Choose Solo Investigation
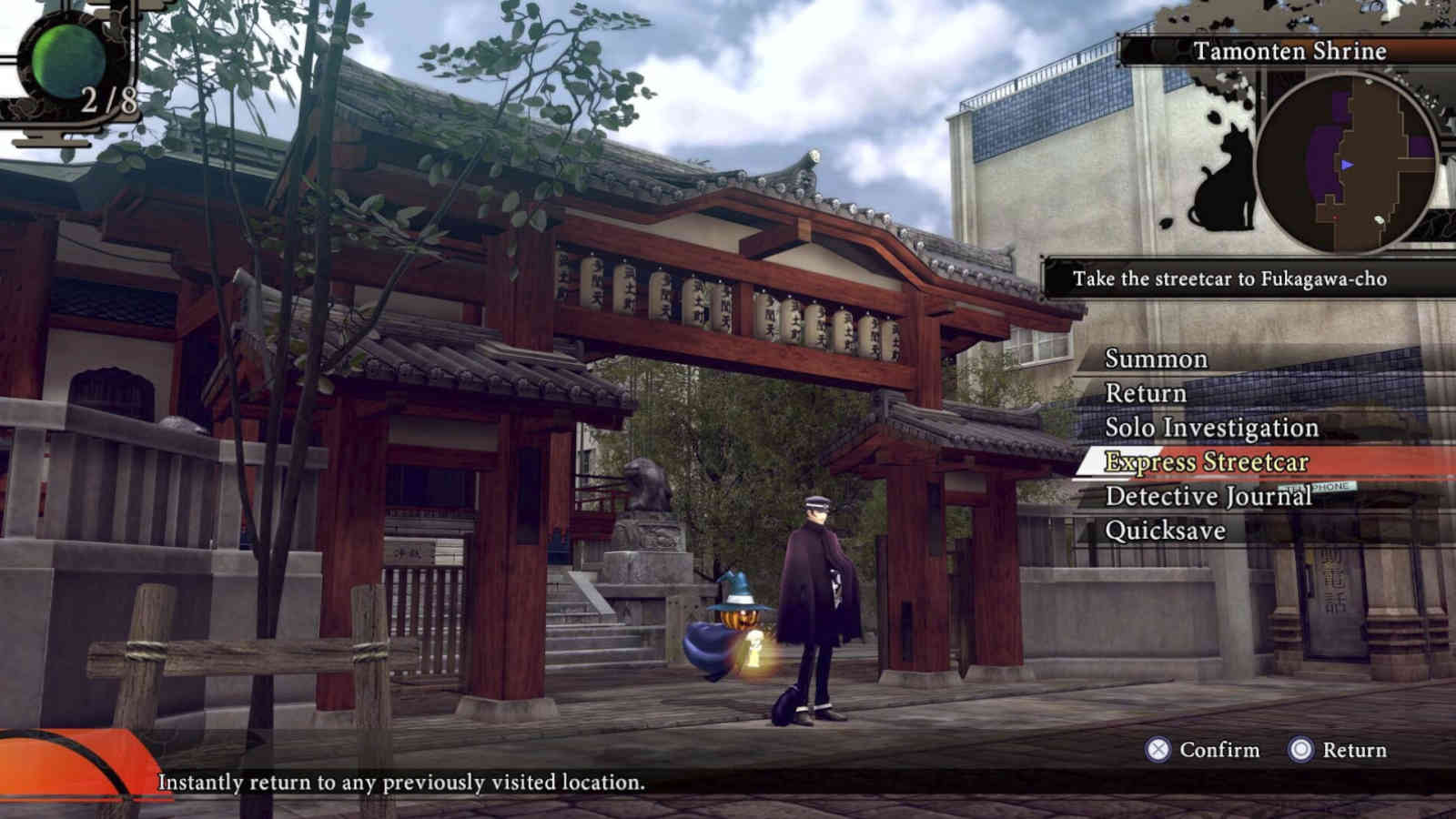Viewport: 1456px width, 819px height. point(1210,427)
